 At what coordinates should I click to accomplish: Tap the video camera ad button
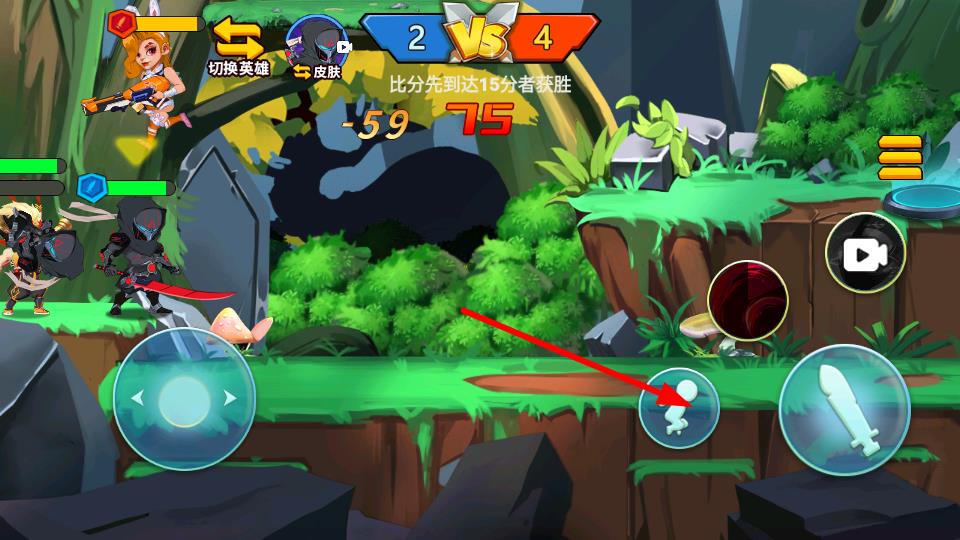tap(865, 253)
